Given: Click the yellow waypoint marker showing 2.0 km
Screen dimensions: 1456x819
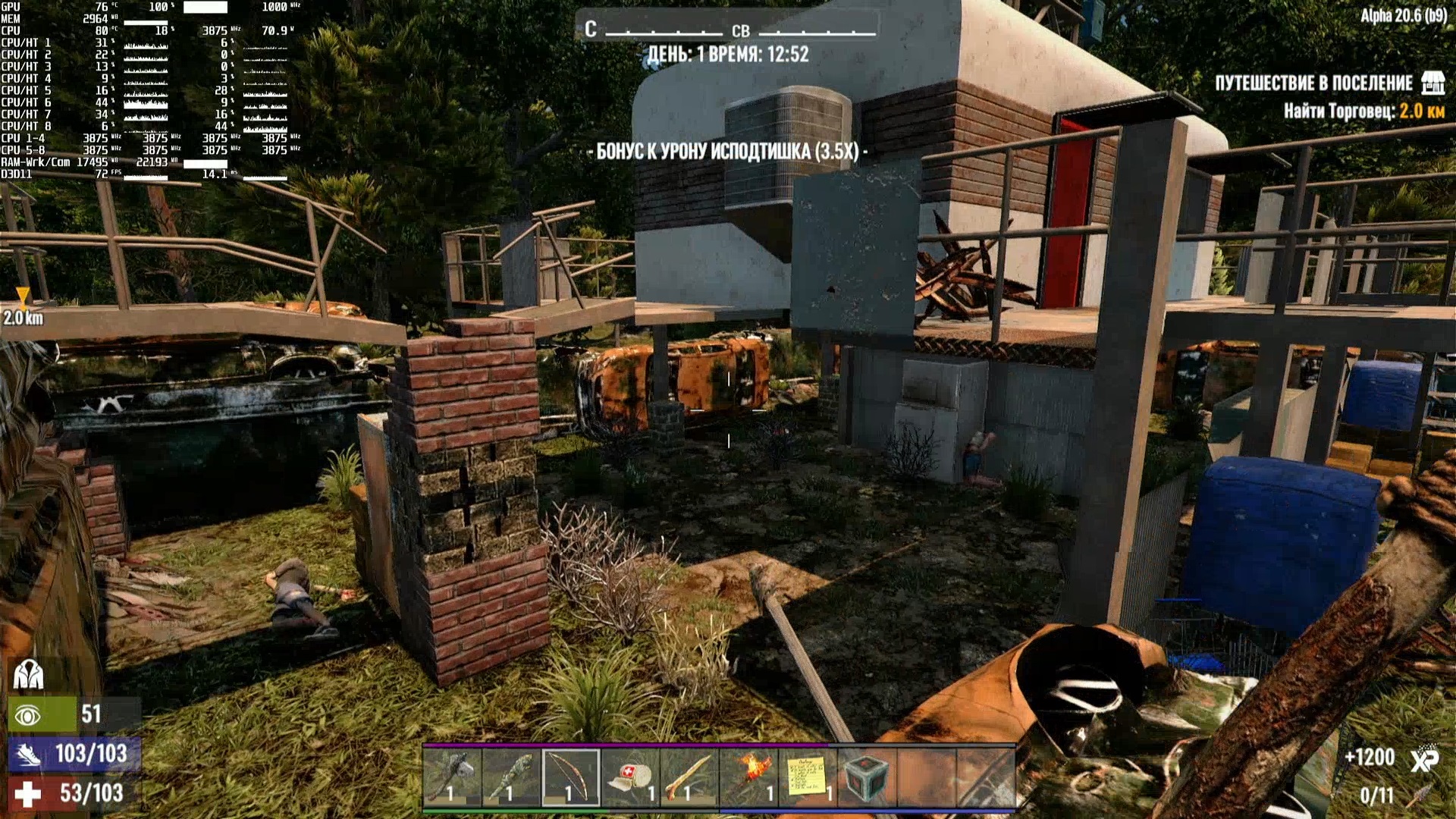Looking at the screenshot, I should tap(23, 297).
